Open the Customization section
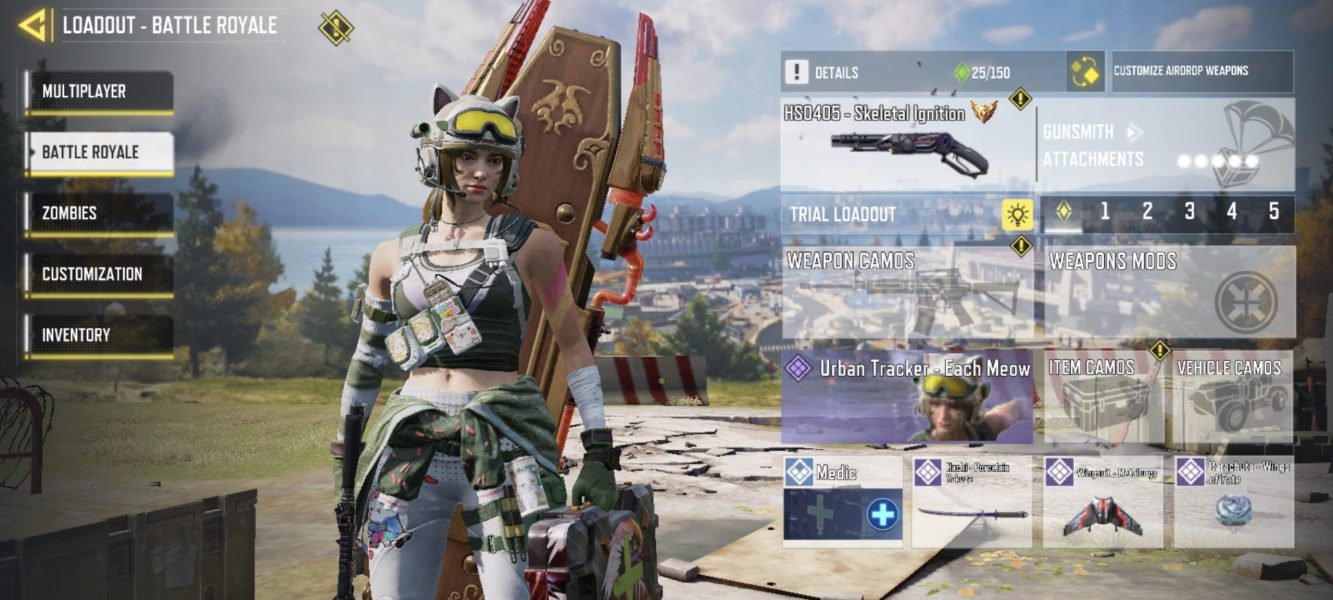 (x=99, y=275)
